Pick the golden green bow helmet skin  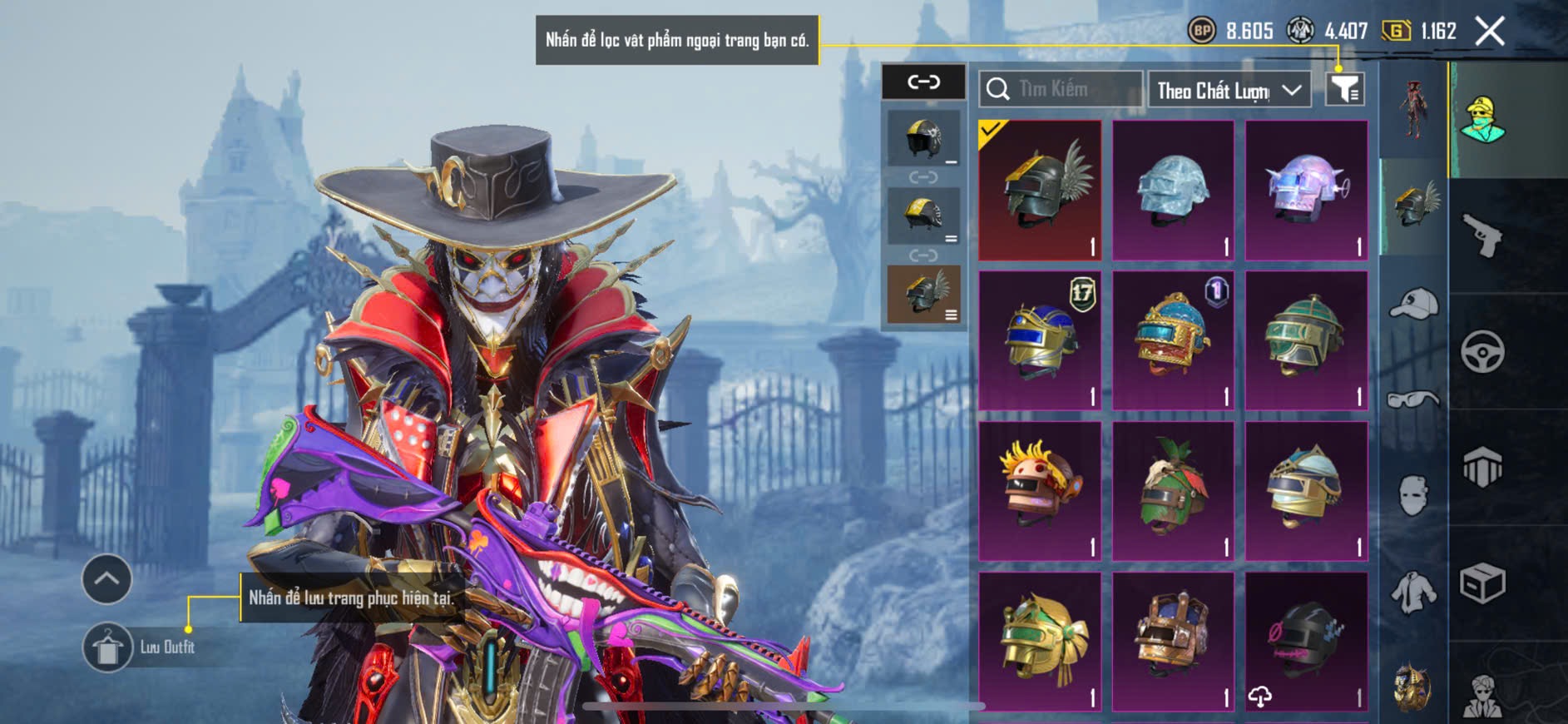pos(1040,641)
